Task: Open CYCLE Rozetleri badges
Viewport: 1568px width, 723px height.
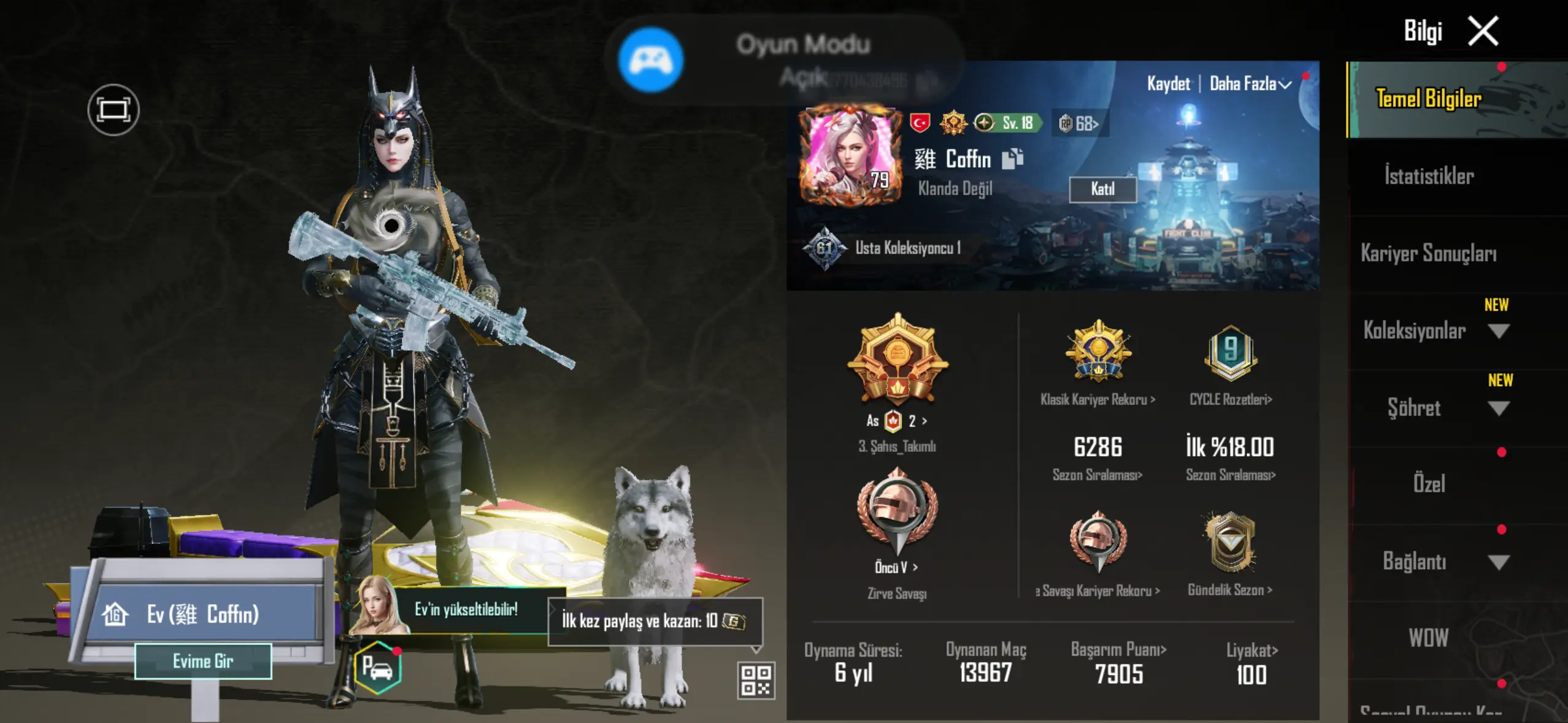Action: tap(1231, 400)
